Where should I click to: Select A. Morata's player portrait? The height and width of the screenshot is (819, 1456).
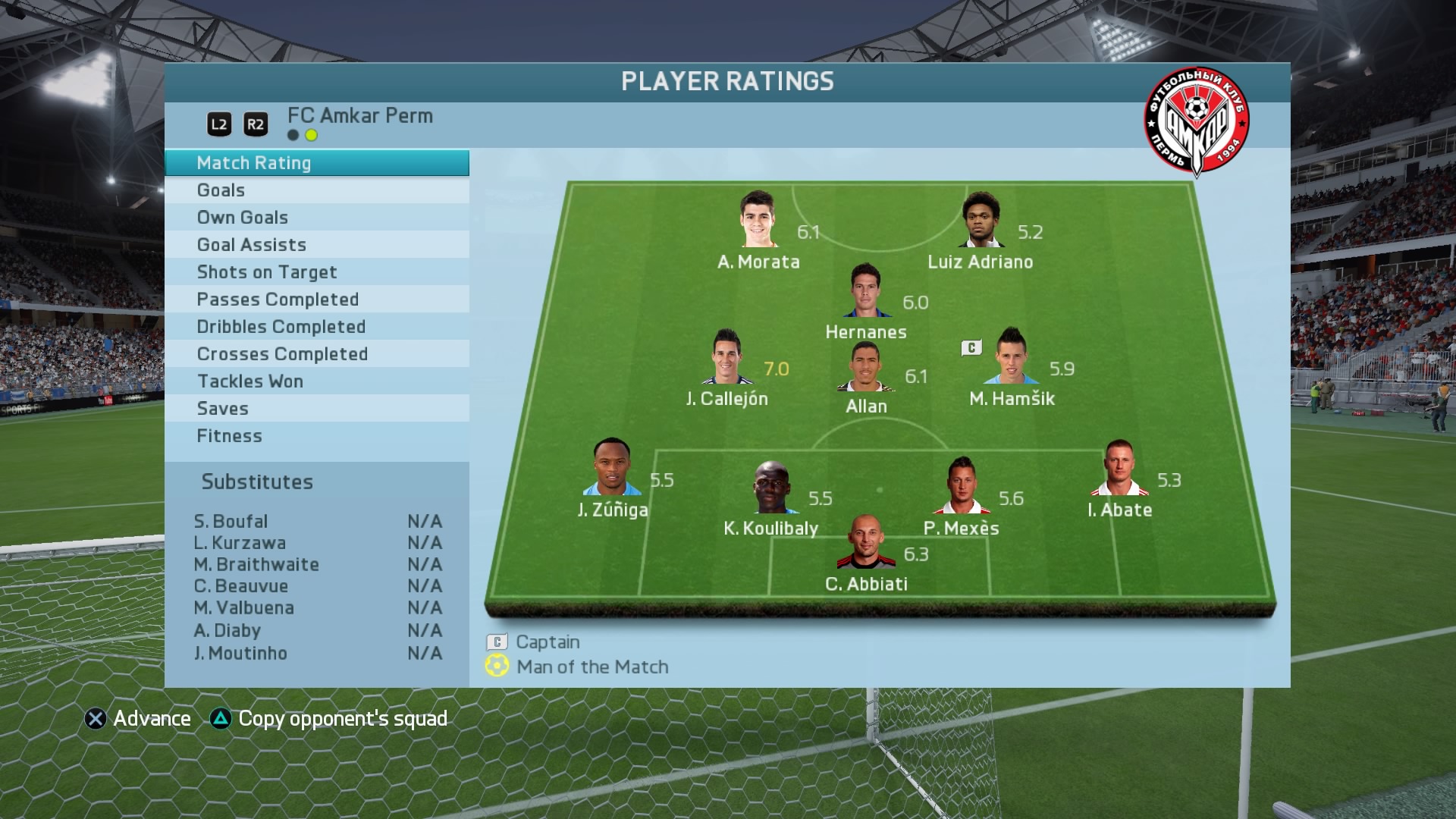click(x=759, y=220)
